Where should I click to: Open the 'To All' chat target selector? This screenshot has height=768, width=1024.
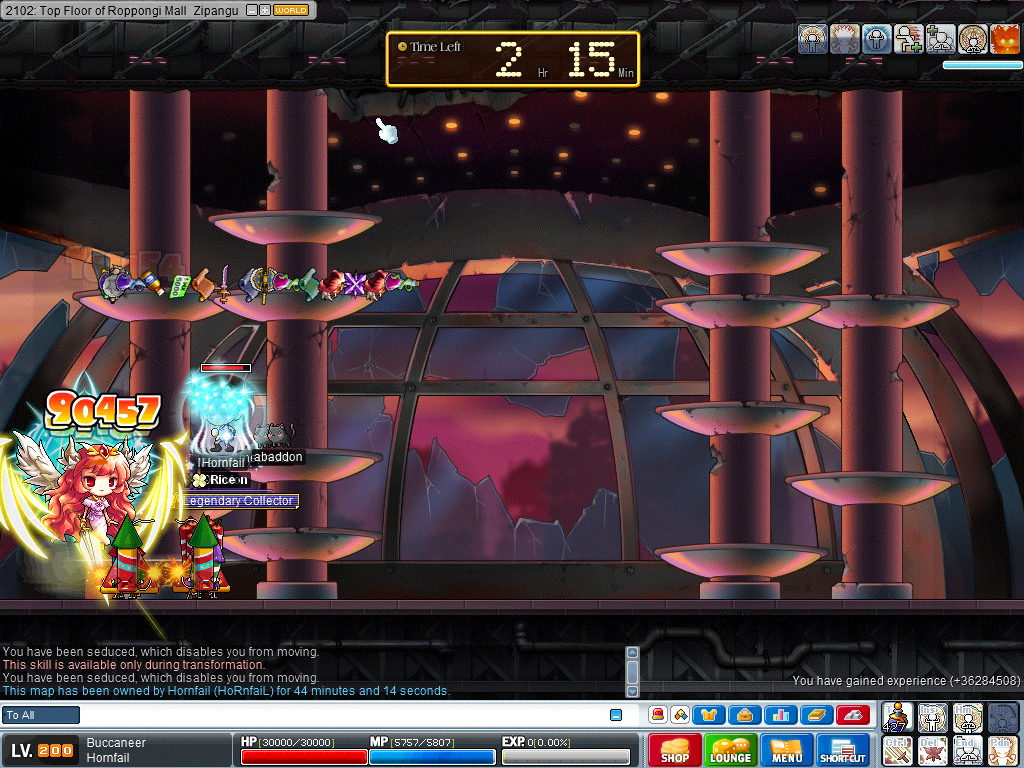pos(41,715)
